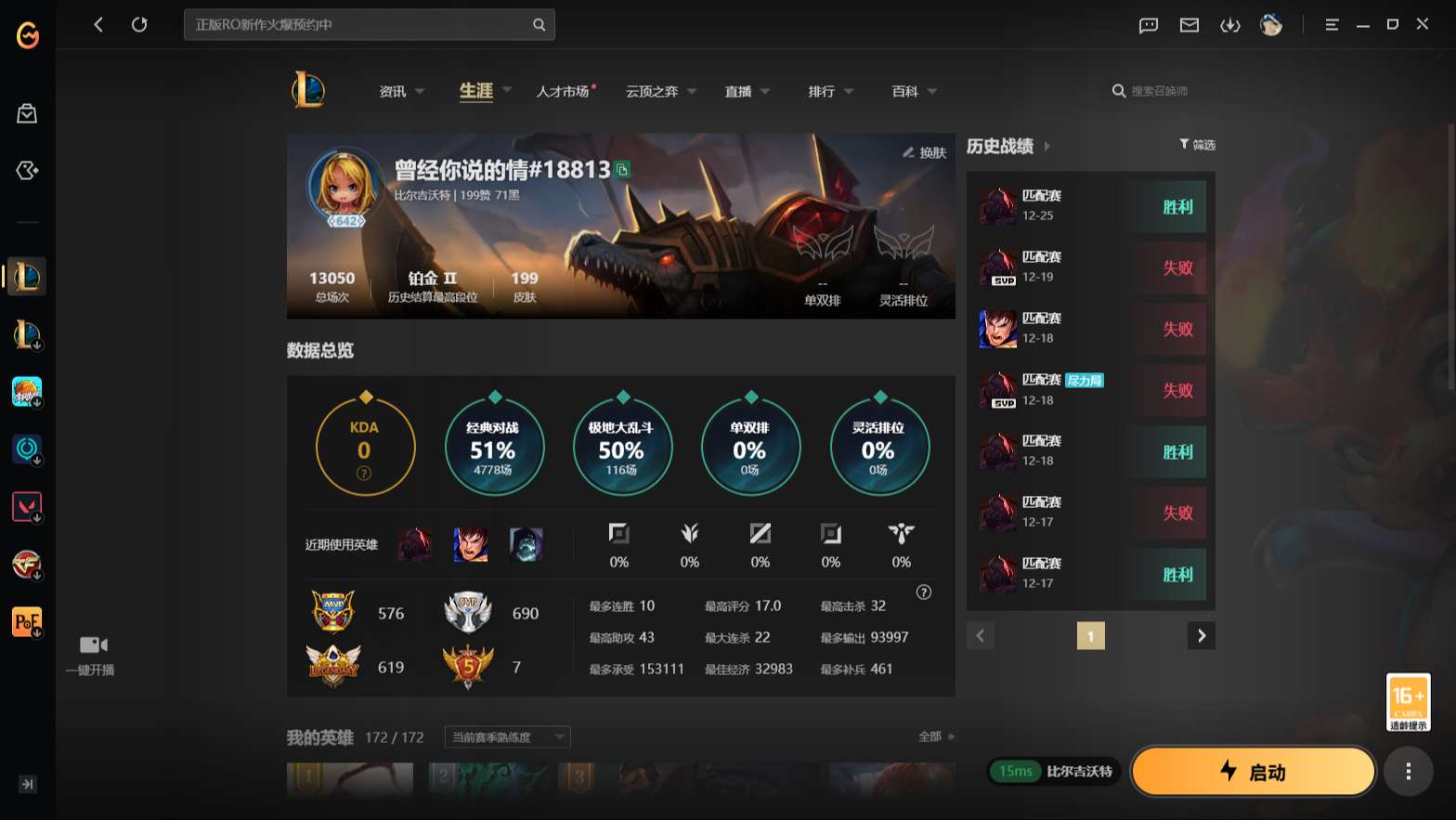Click the Valorant icon in the left sidebar
This screenshot has width=1456, height=820.
coord(25,506)
